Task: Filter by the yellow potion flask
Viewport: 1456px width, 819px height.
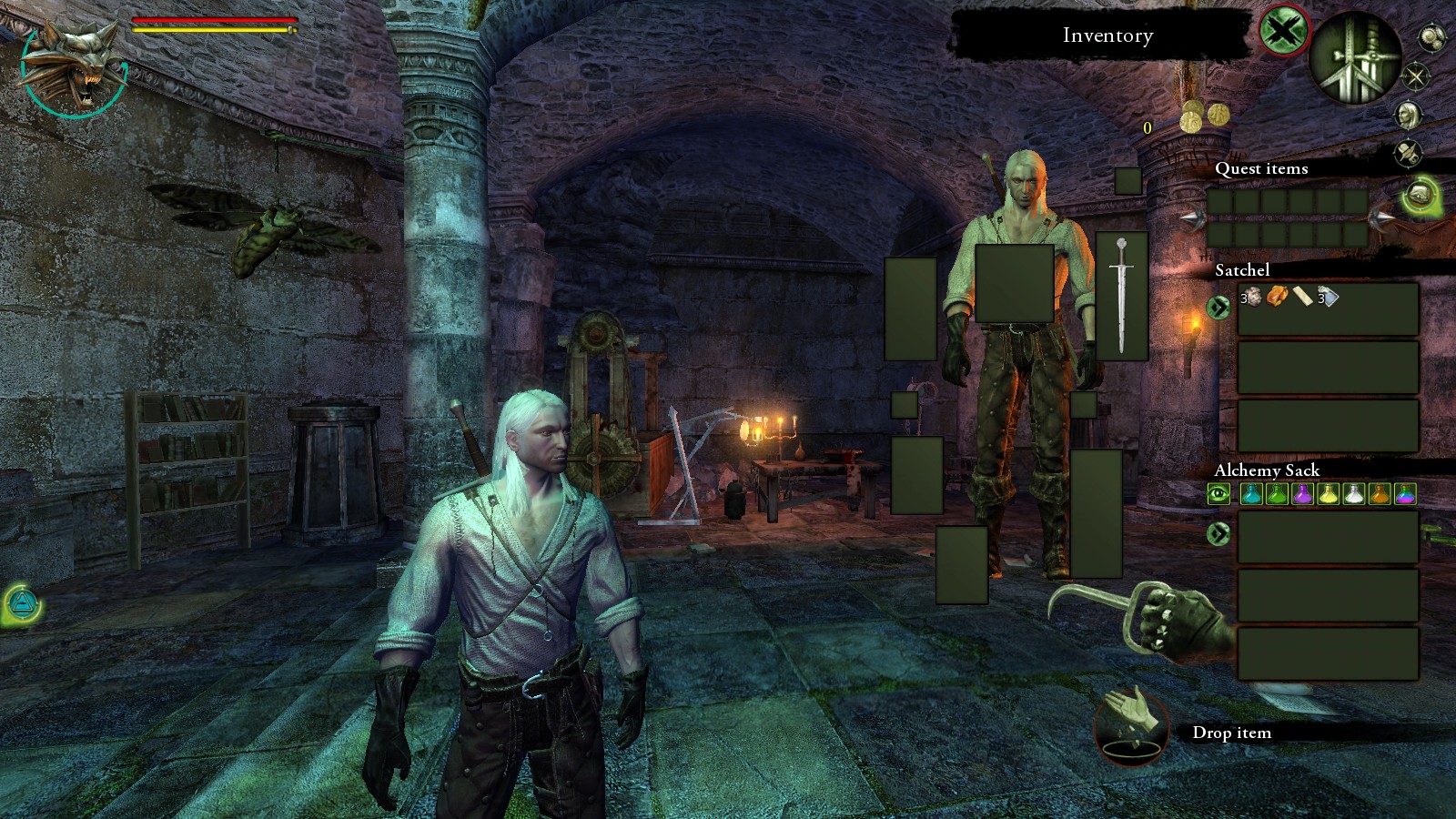Action: click(x=1329, y=494)
